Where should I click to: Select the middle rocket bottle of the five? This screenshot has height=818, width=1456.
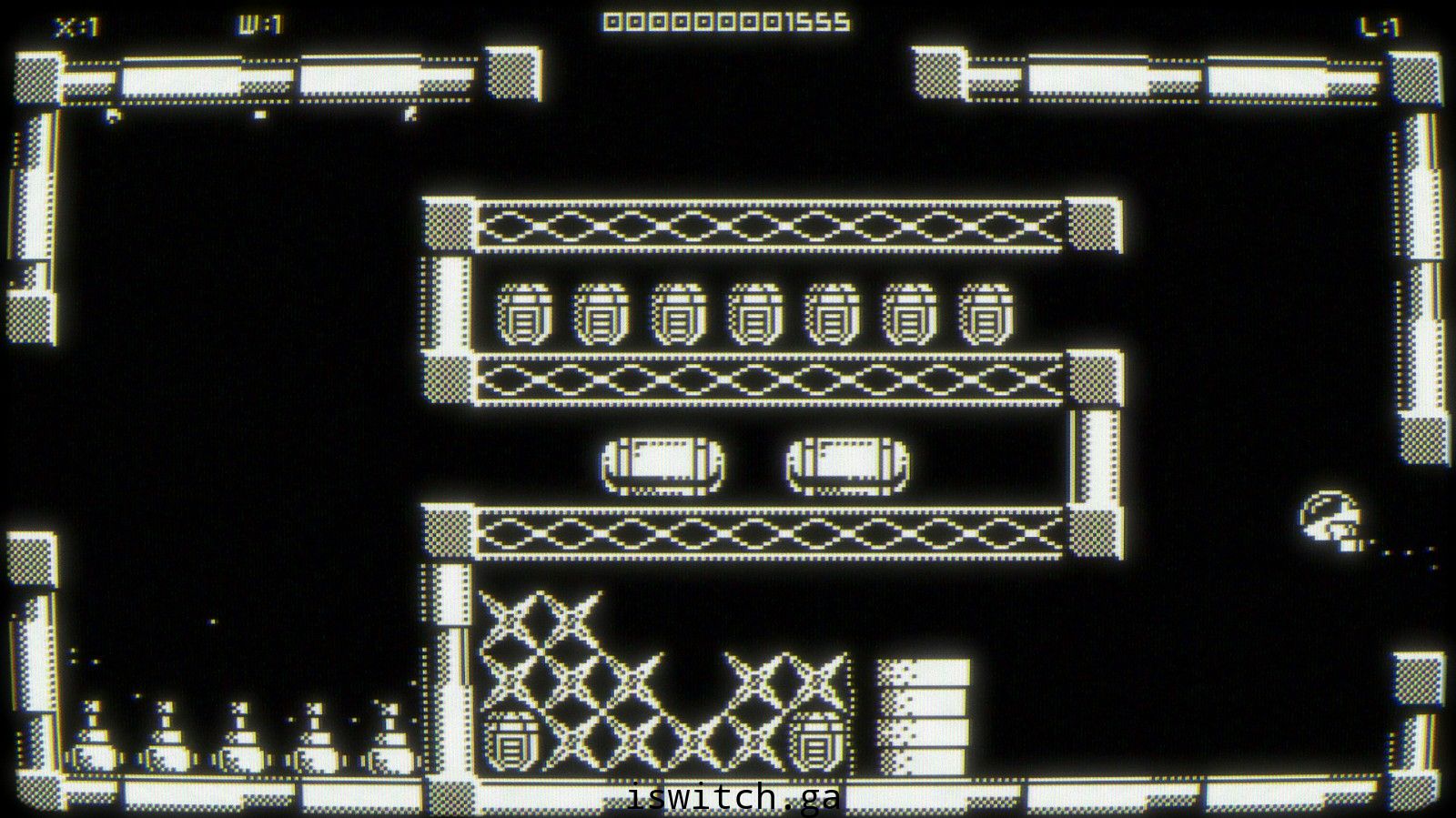tap(240, 737)
